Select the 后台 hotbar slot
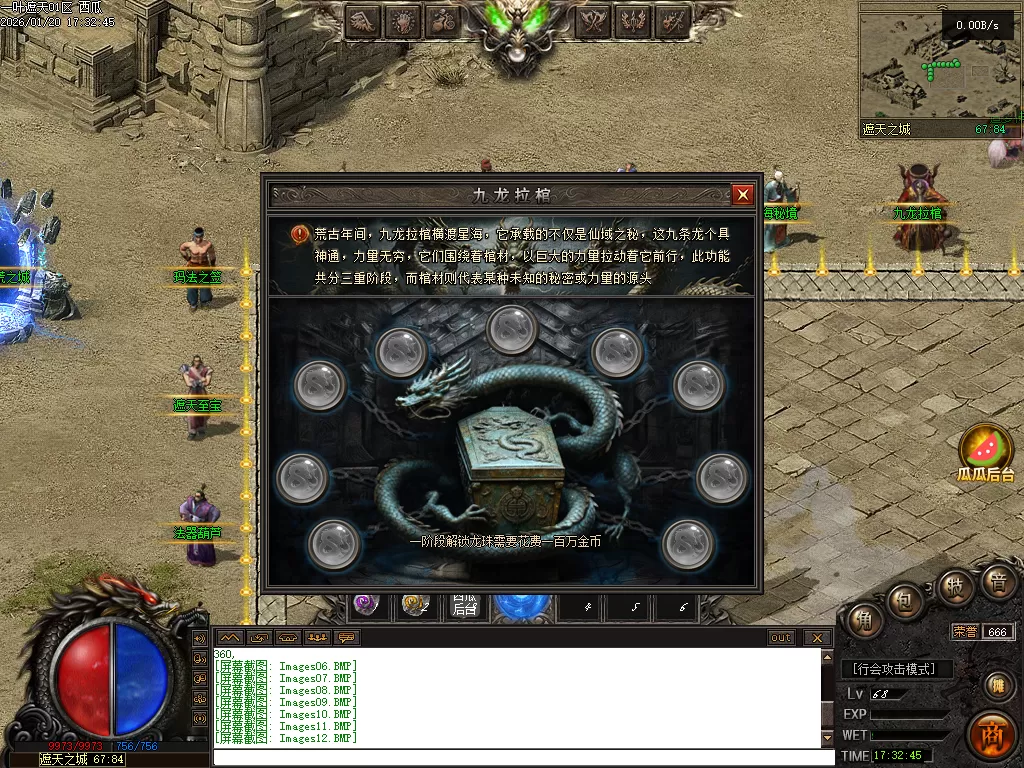This screenshot has height=768, width=1024. pos(464,605)
